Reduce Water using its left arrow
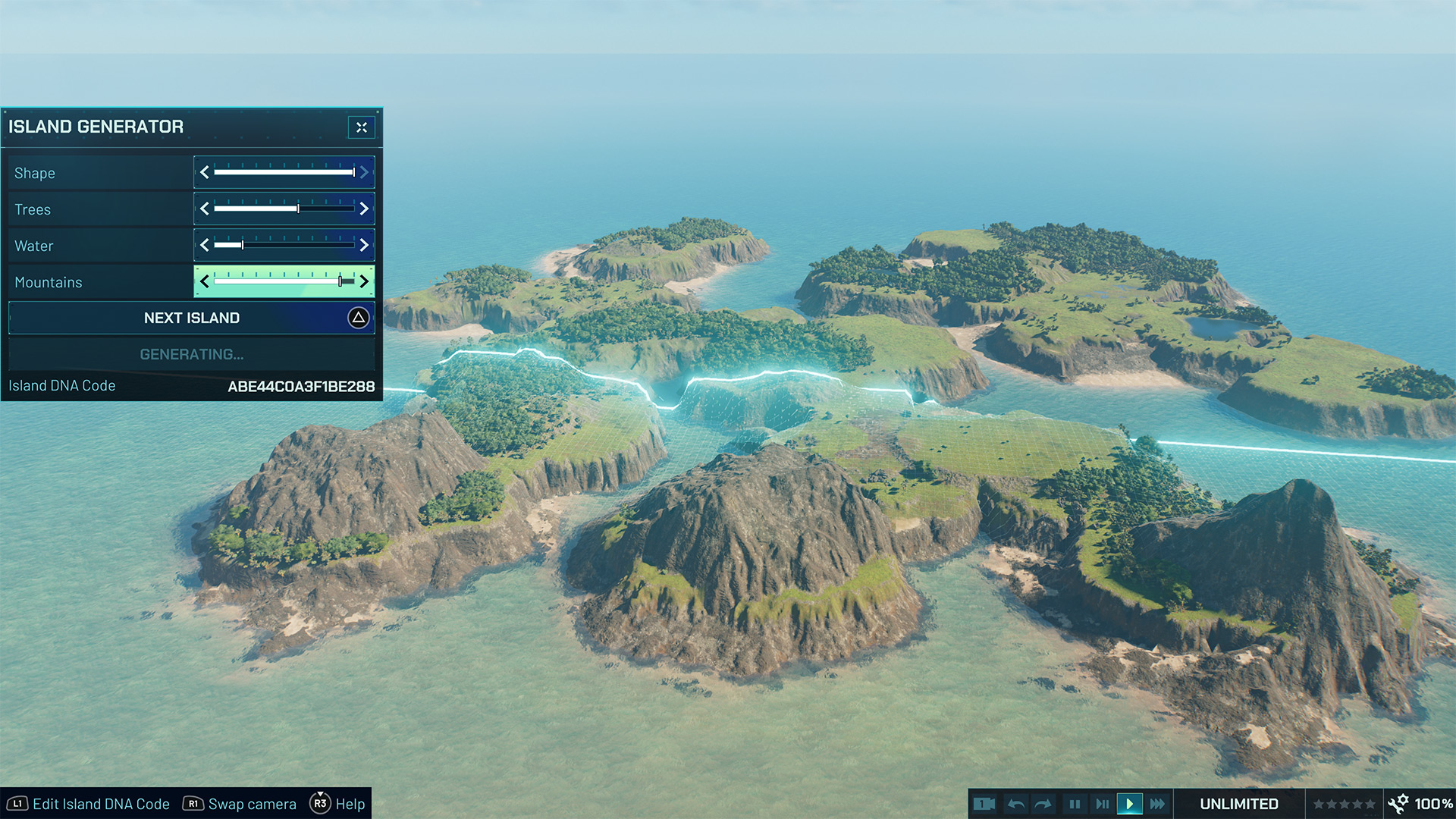 (x=205, y=245)
